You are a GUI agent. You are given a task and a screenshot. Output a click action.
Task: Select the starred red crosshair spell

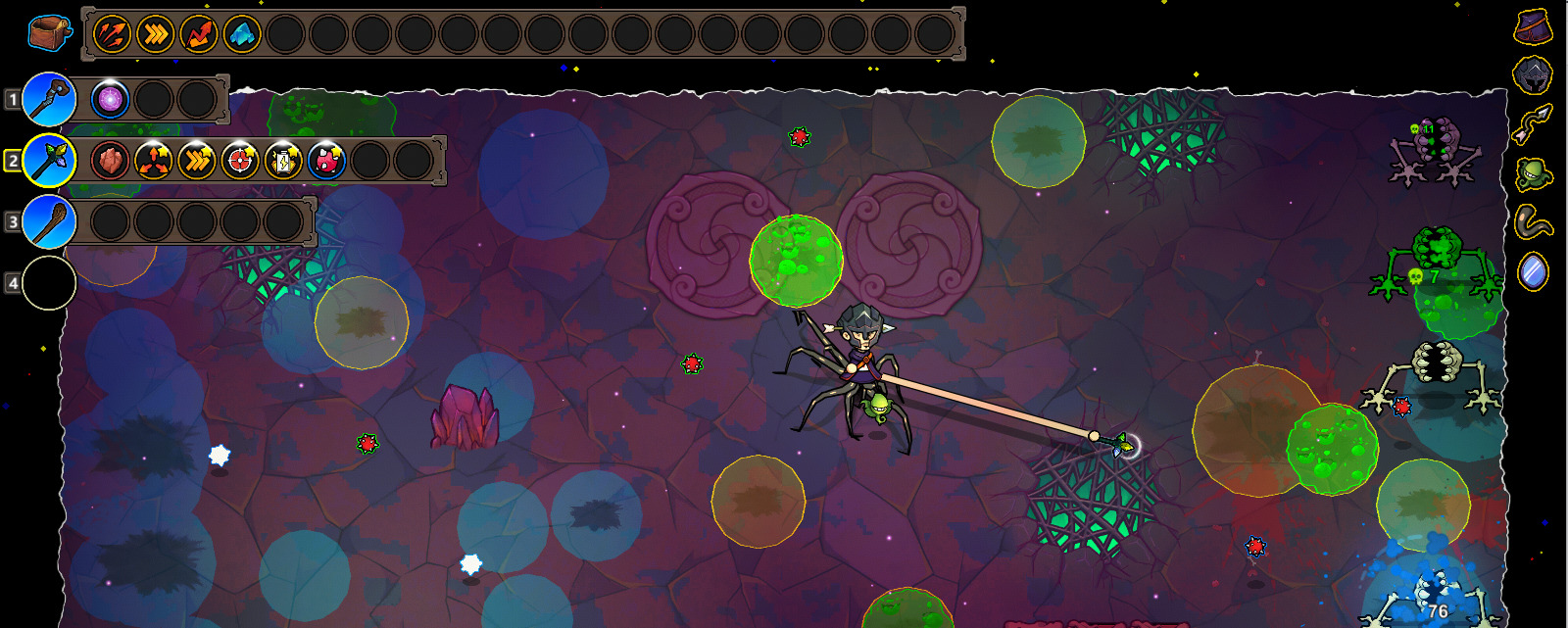point(240,161)
